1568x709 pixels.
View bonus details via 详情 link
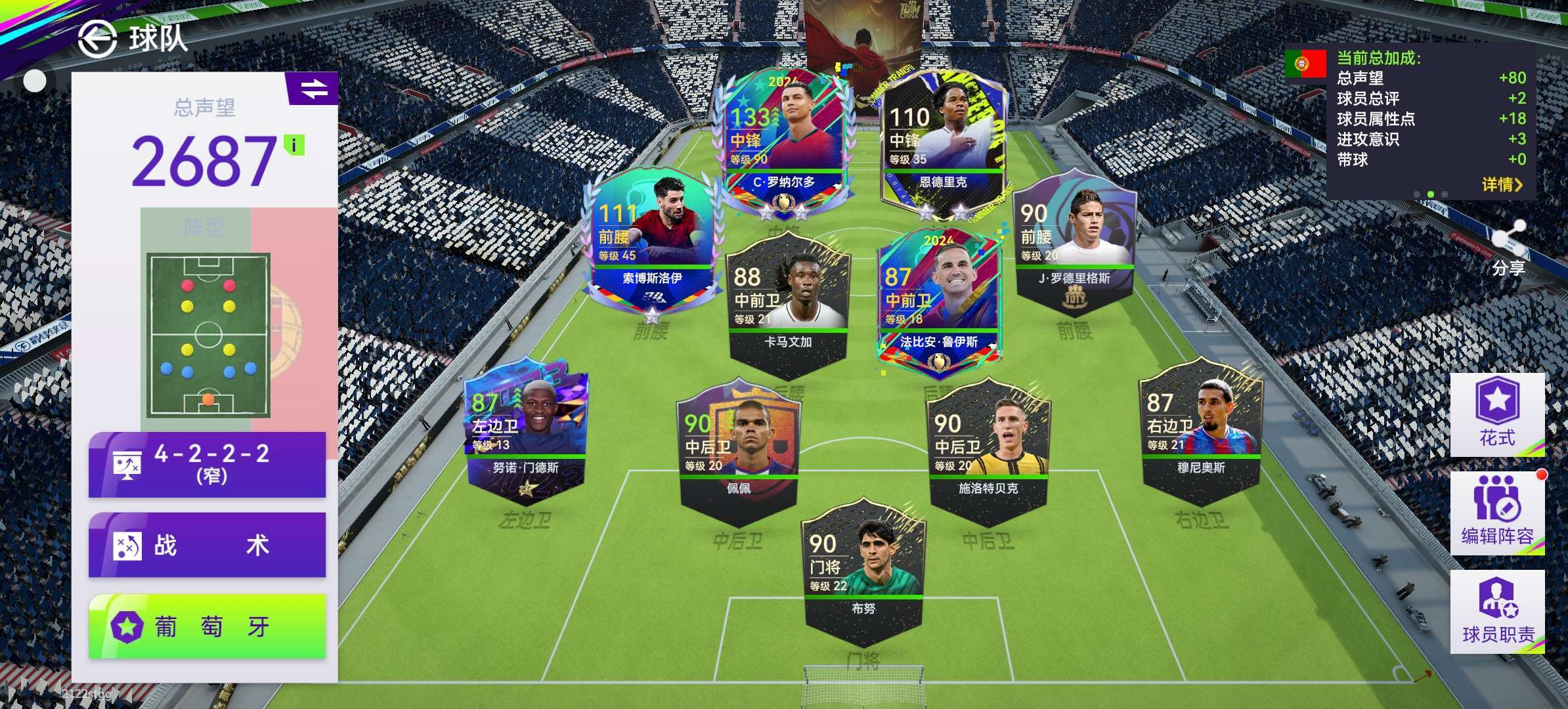[1500, 184]
